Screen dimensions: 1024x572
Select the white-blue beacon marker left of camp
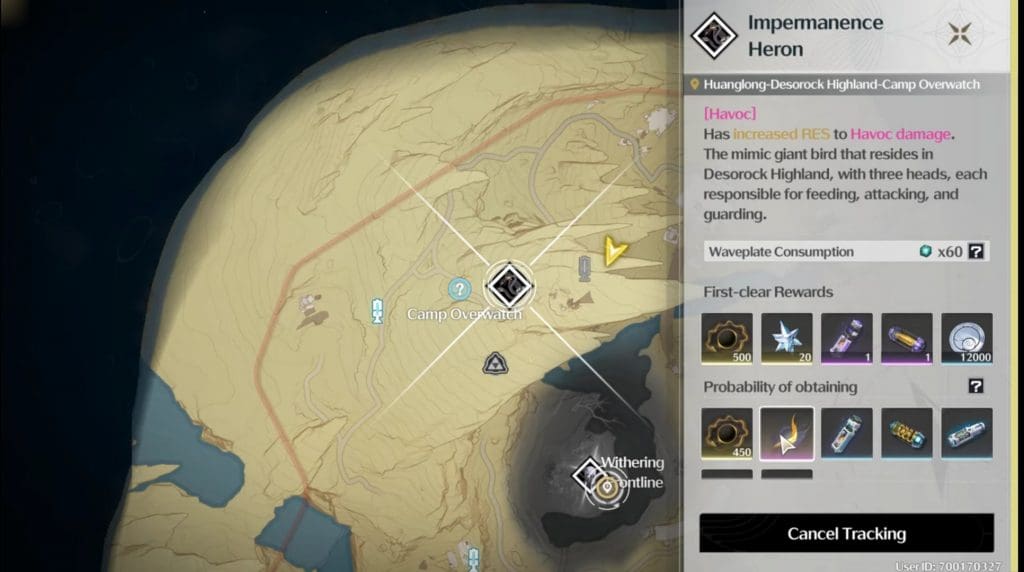click(377, 310)
